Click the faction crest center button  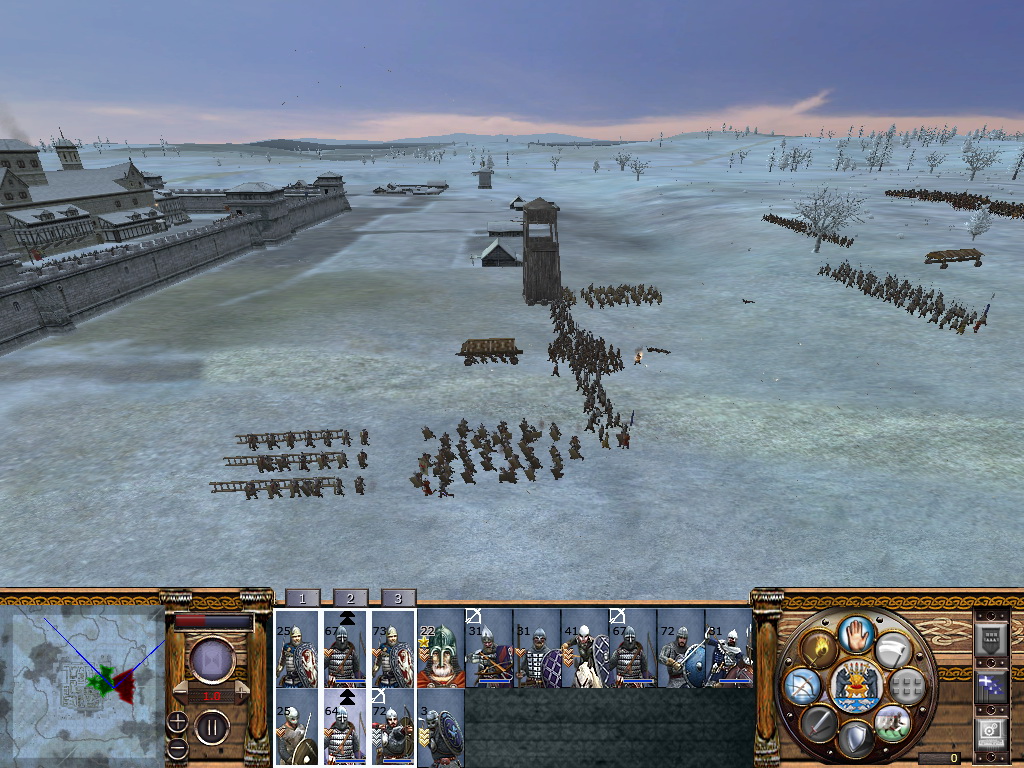855,686
